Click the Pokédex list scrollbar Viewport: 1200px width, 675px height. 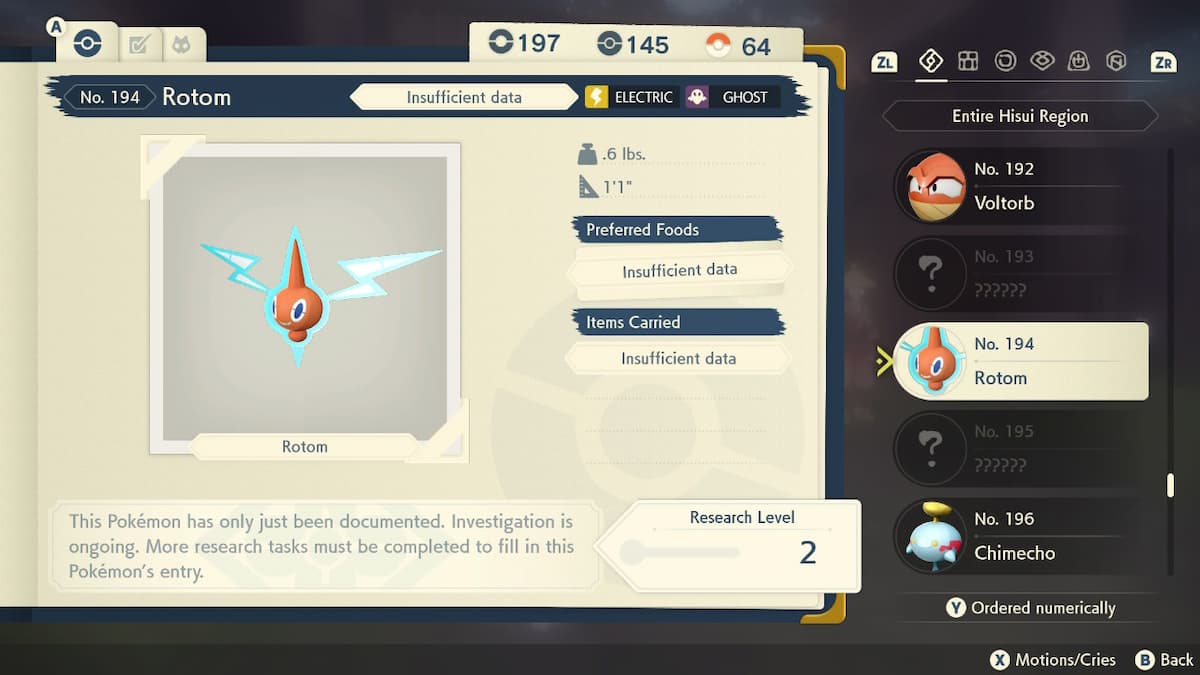point(1170,485)
